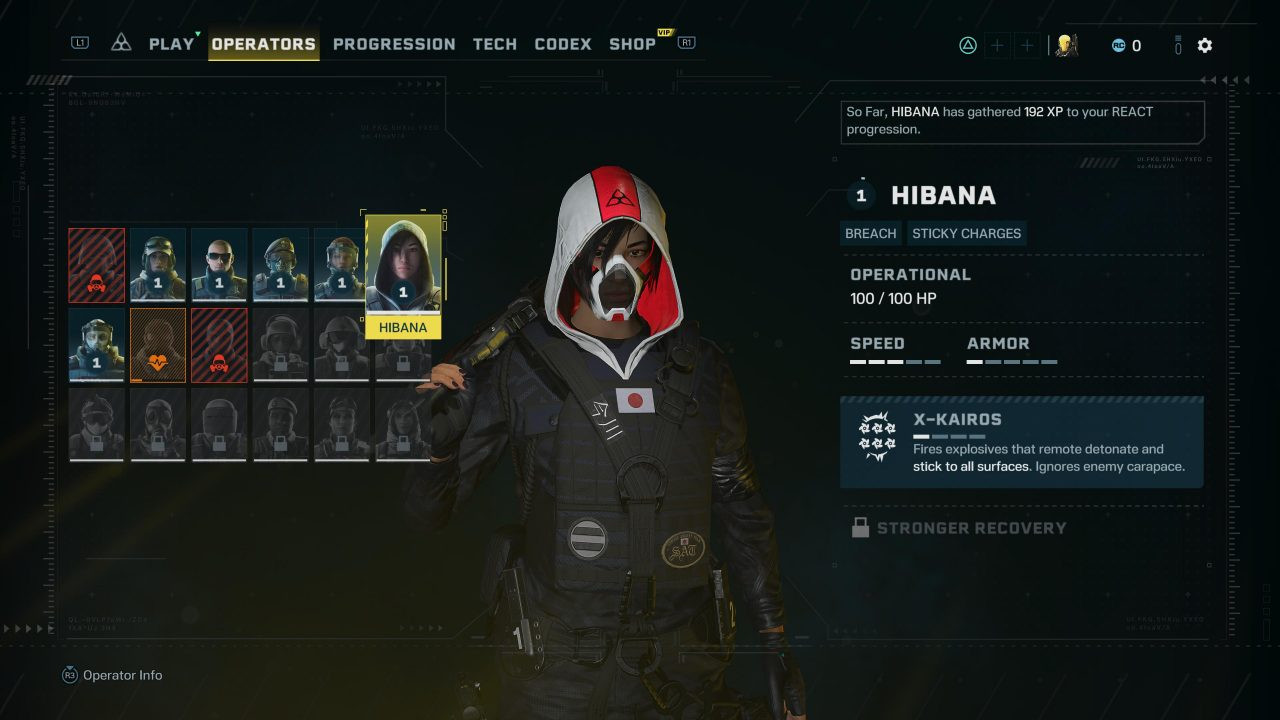Screen dimensions: 1280x720
Task: View the X-KAIROS ability panel
Action: pos(1021,442)
